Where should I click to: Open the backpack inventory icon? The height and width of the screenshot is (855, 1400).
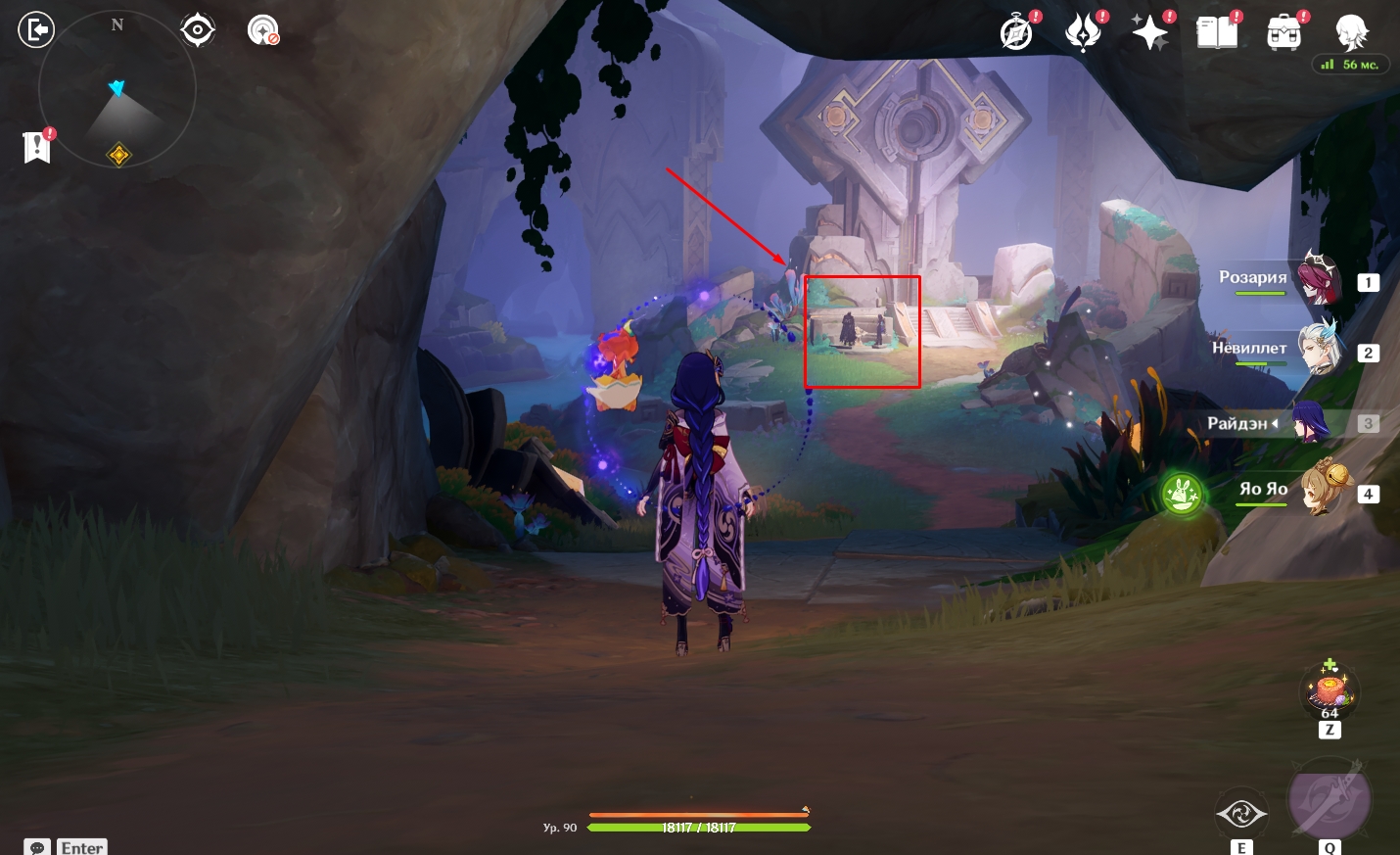(x=1283, y=32)
